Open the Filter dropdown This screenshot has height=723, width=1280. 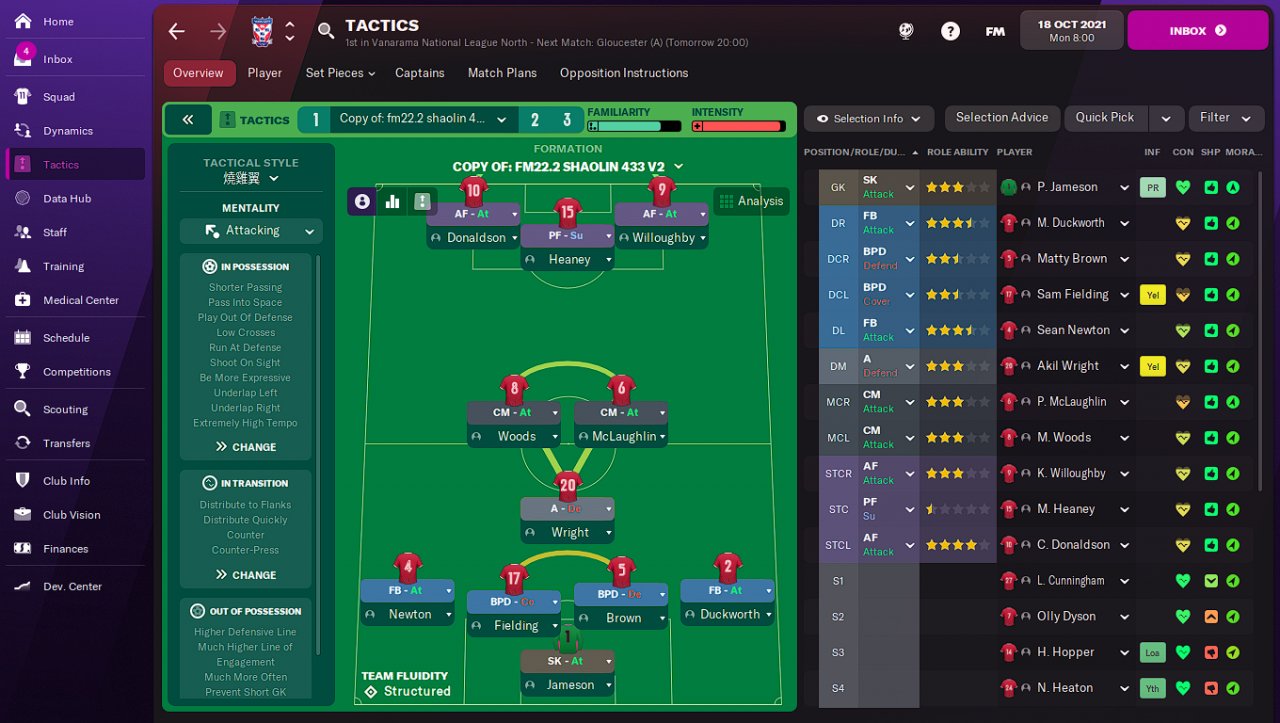point(1225,118)
